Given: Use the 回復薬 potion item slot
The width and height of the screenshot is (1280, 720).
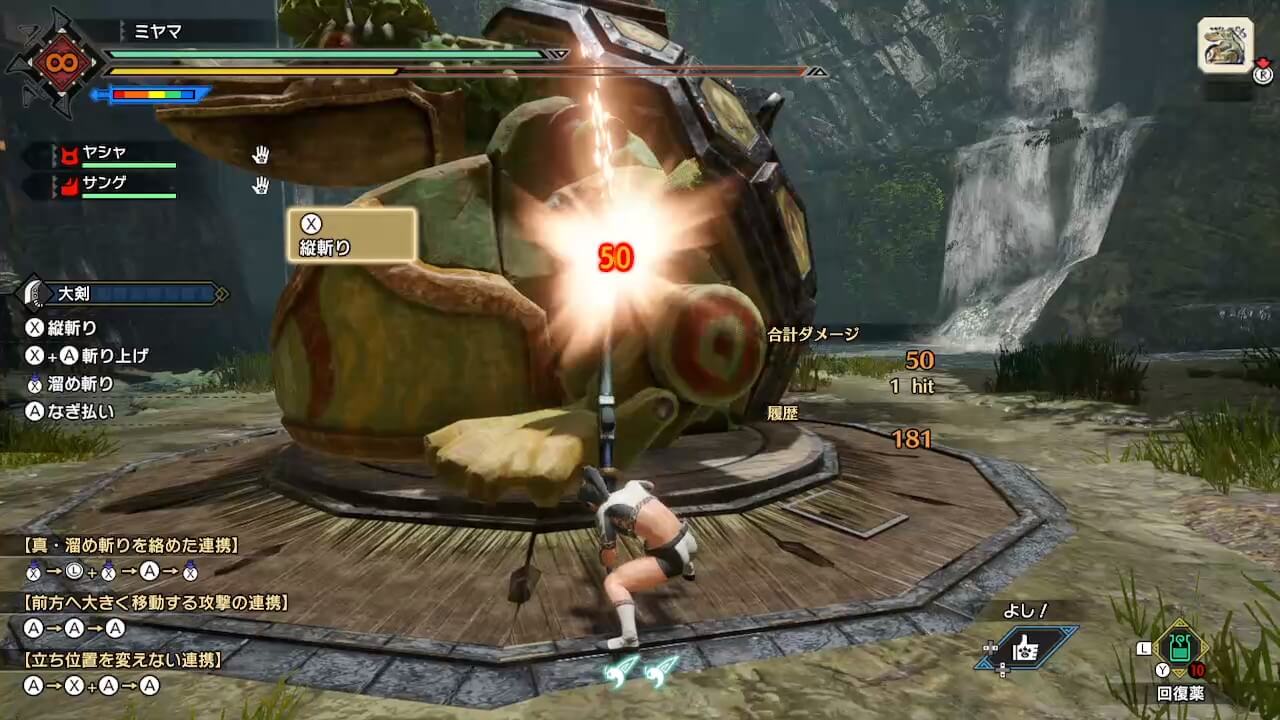Looking at the screenshot, I should click(x=1181, y=650).
